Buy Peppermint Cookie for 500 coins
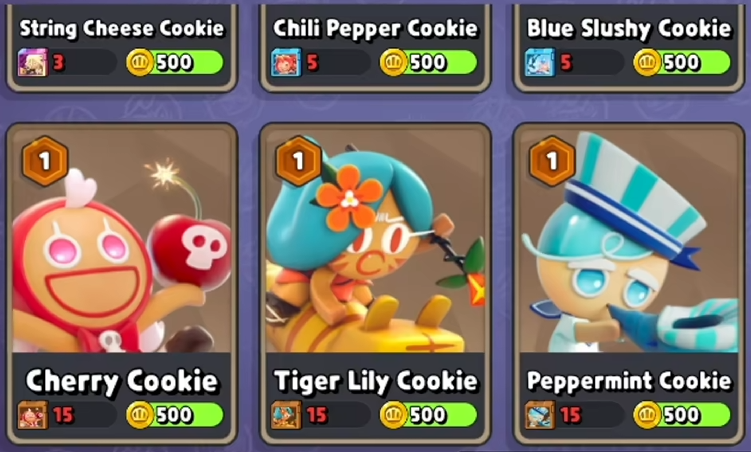This screenshot has height=452, width=751. [682, 414]
